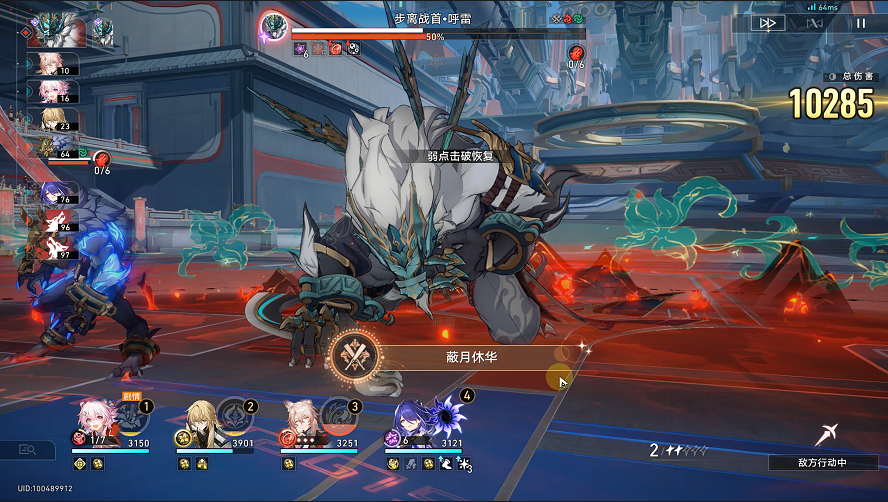Click the turn-order portrait with action value 23

pos(47,120)
